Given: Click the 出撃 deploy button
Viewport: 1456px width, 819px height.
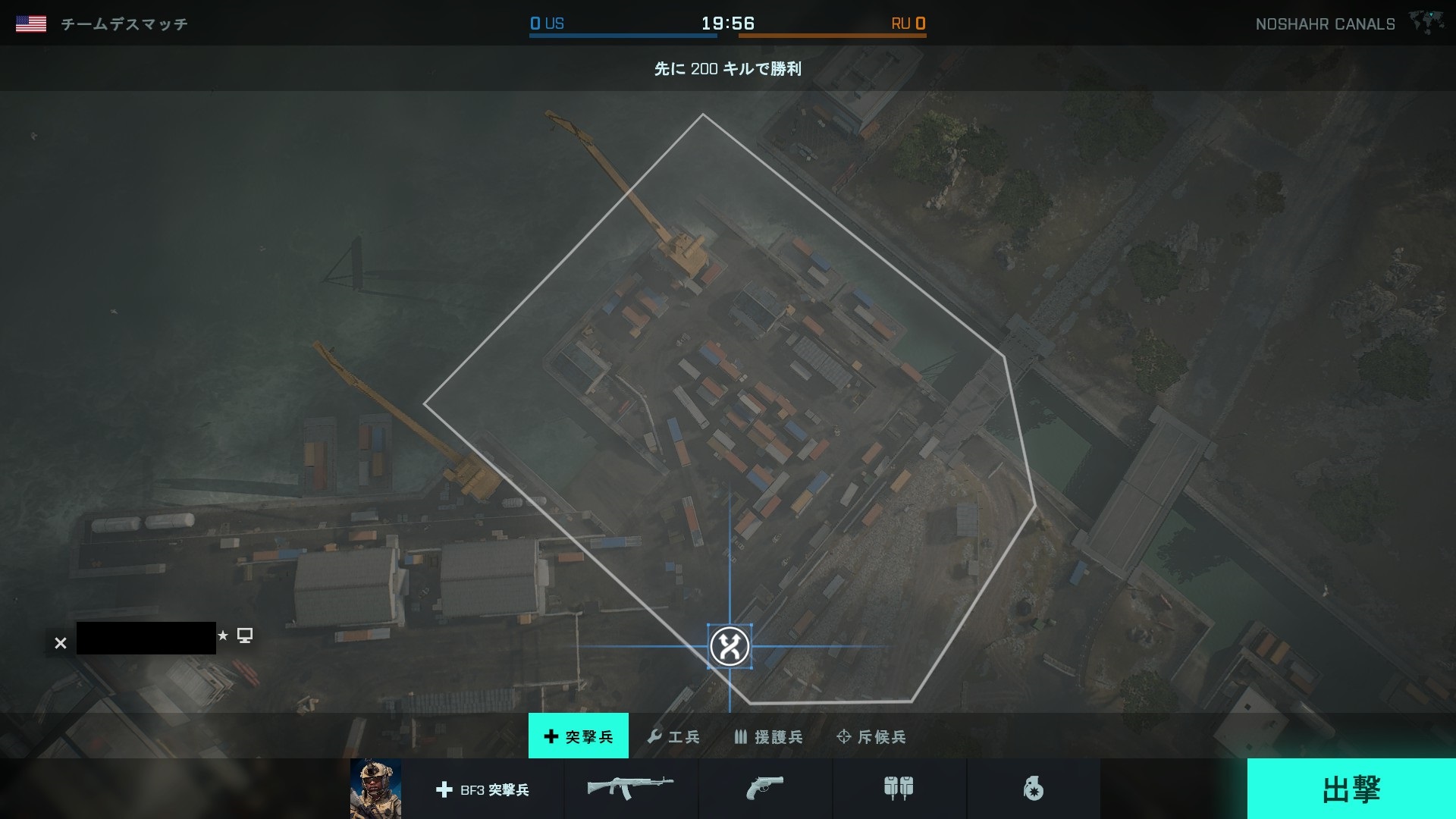Looking at the screenshot, I should click(1351, 789).
